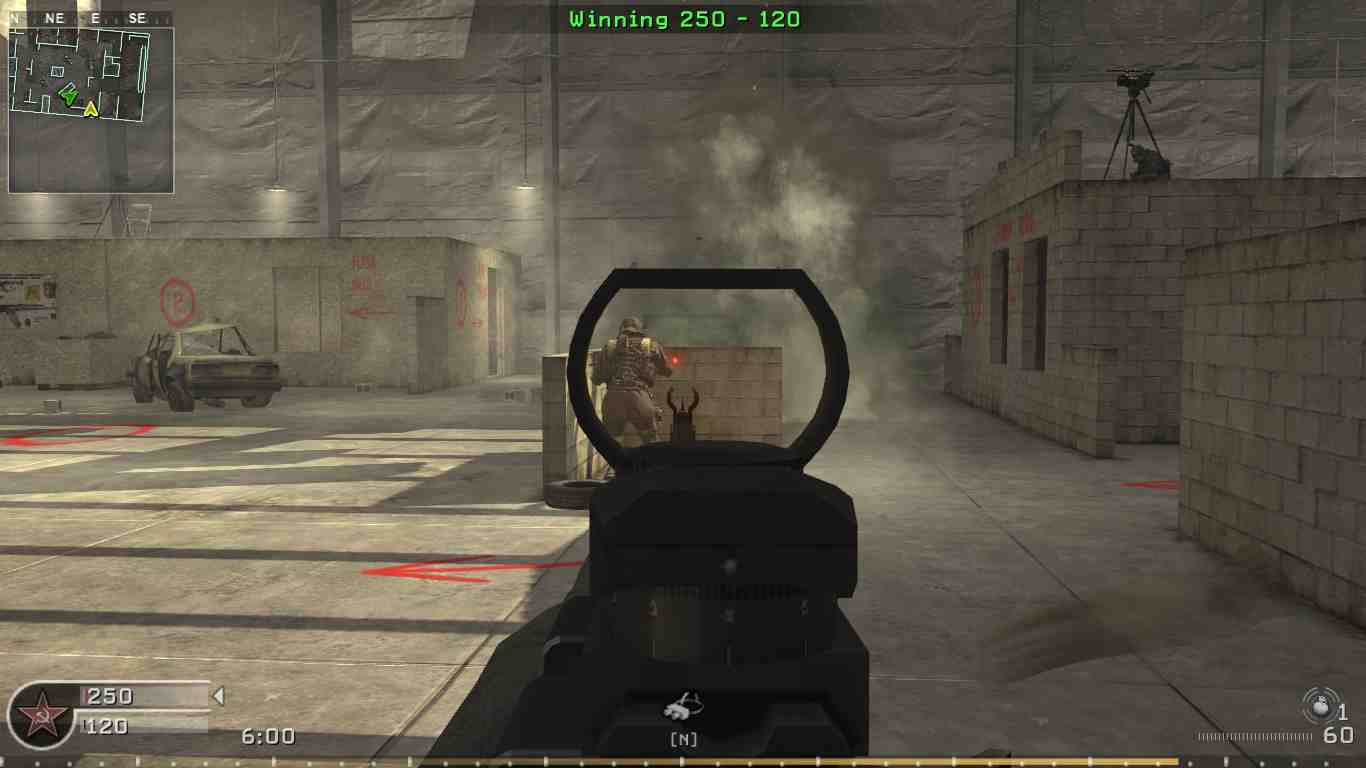
Task: Click the Winning 250 - 120 banner
Action: coord(683,18)
